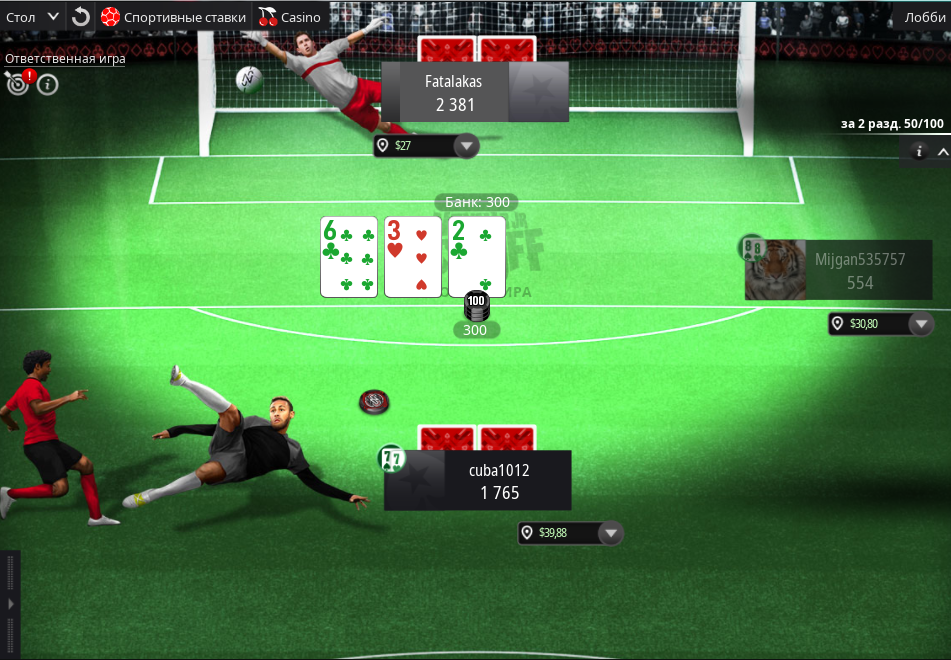Open the Ответственная игра link
The height and width of the screenshot is (660, 951).
(x=65, y=59)
